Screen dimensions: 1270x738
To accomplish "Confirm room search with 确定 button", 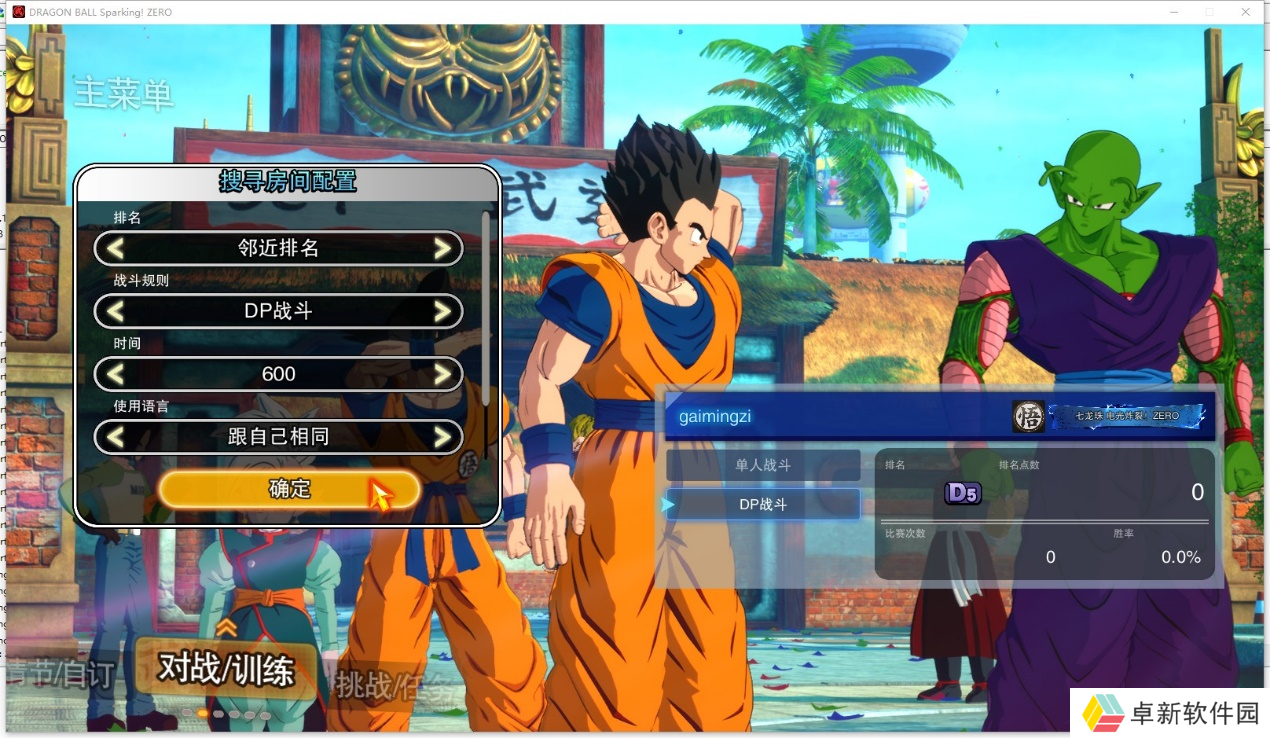I will pyautogui.click(x=288, y=489).
